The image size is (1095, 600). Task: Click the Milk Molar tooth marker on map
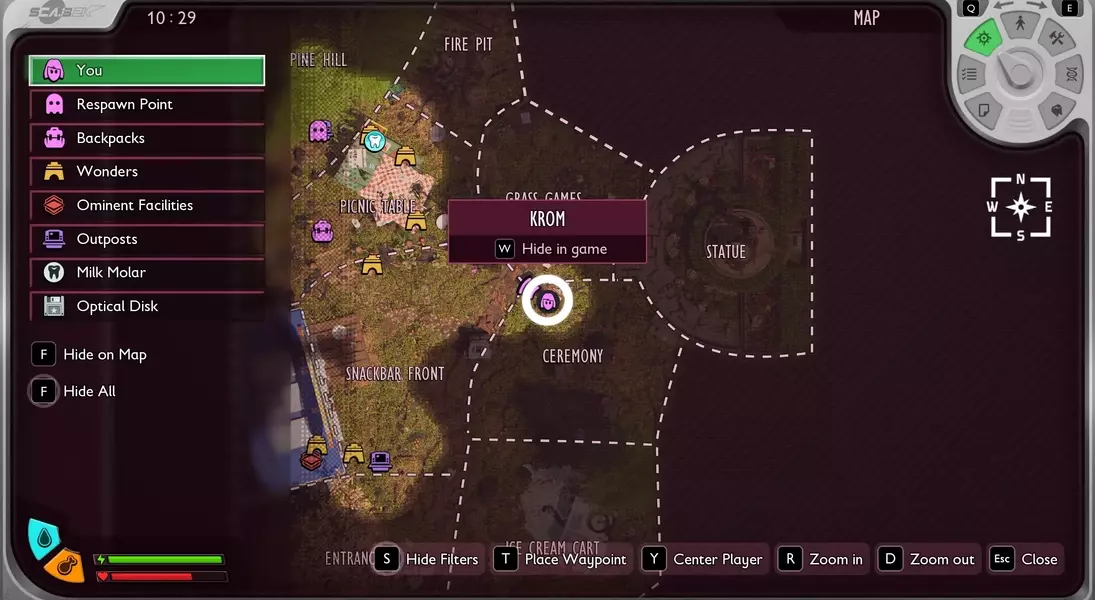point(375,141)
